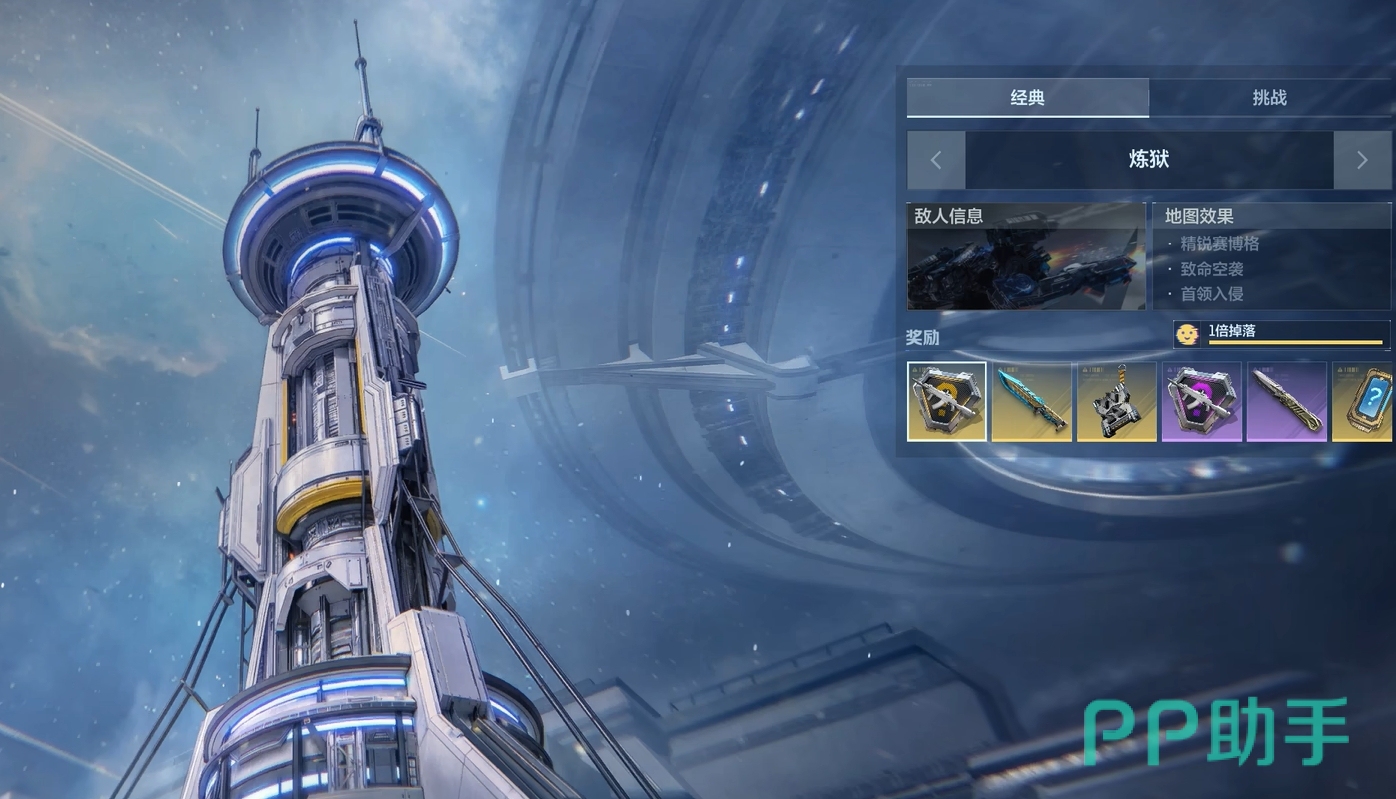Select the purple mystery rifle badge reward
Screen dimensions: 1396x799
[1201, 401]
